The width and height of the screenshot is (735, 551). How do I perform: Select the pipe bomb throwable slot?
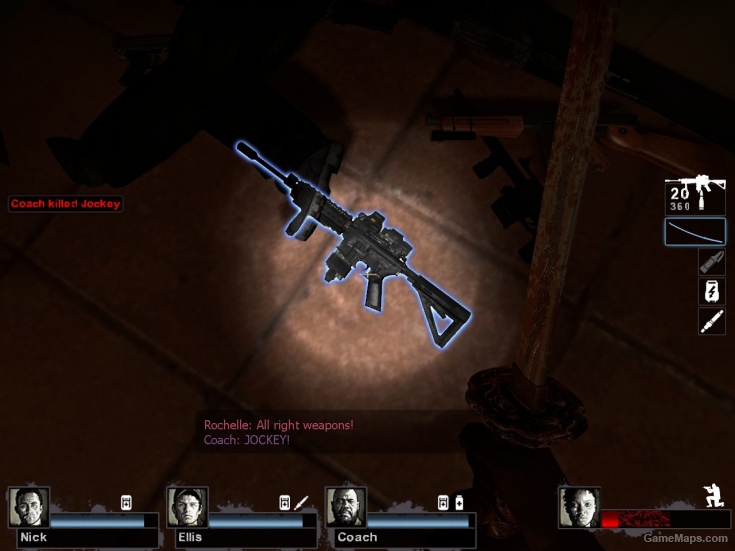[711, 262]
